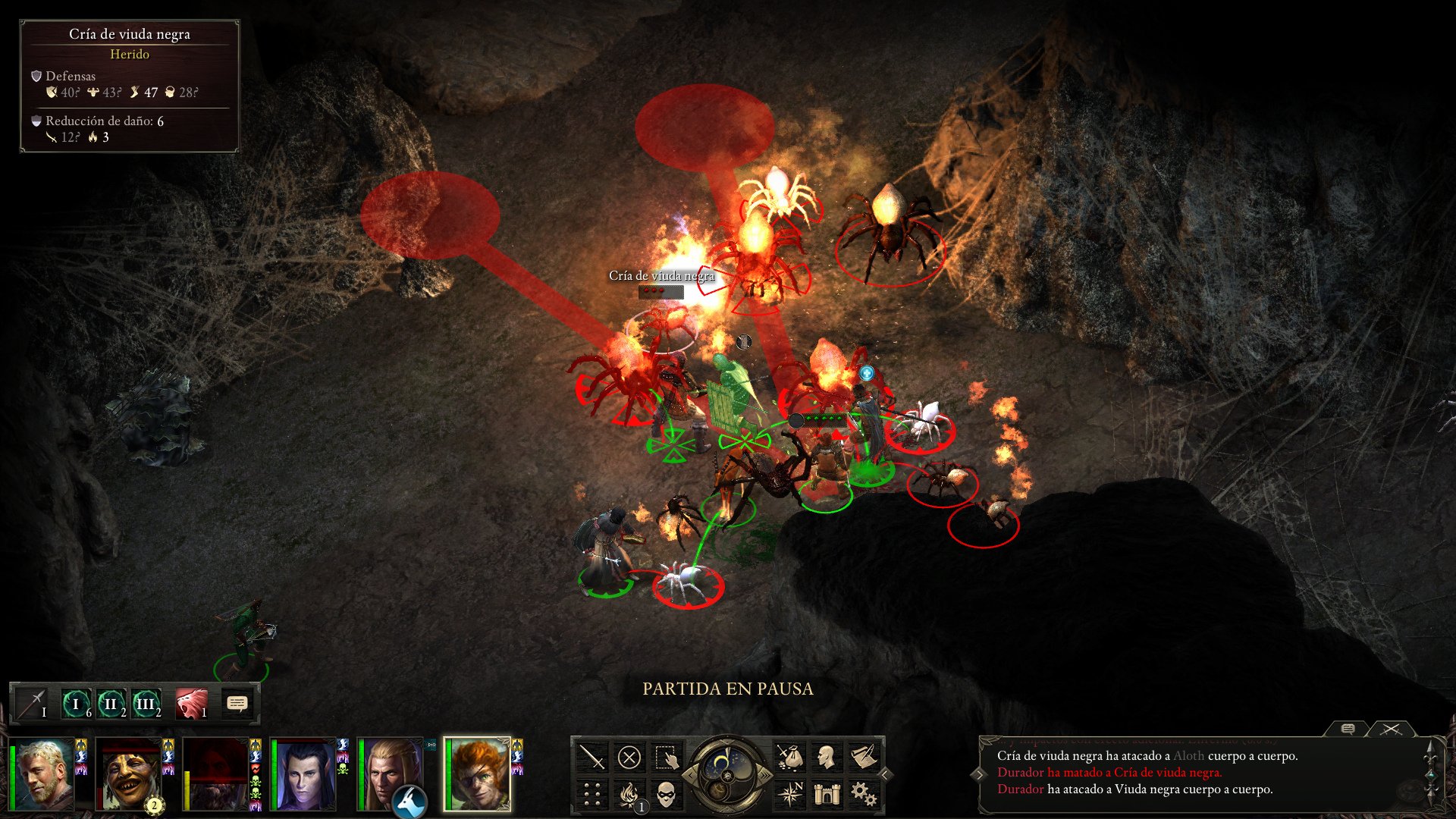Expand the combat log with its side chevron
The height and width of the screenshot is (819, 1456).
click(x=981, y=773)
